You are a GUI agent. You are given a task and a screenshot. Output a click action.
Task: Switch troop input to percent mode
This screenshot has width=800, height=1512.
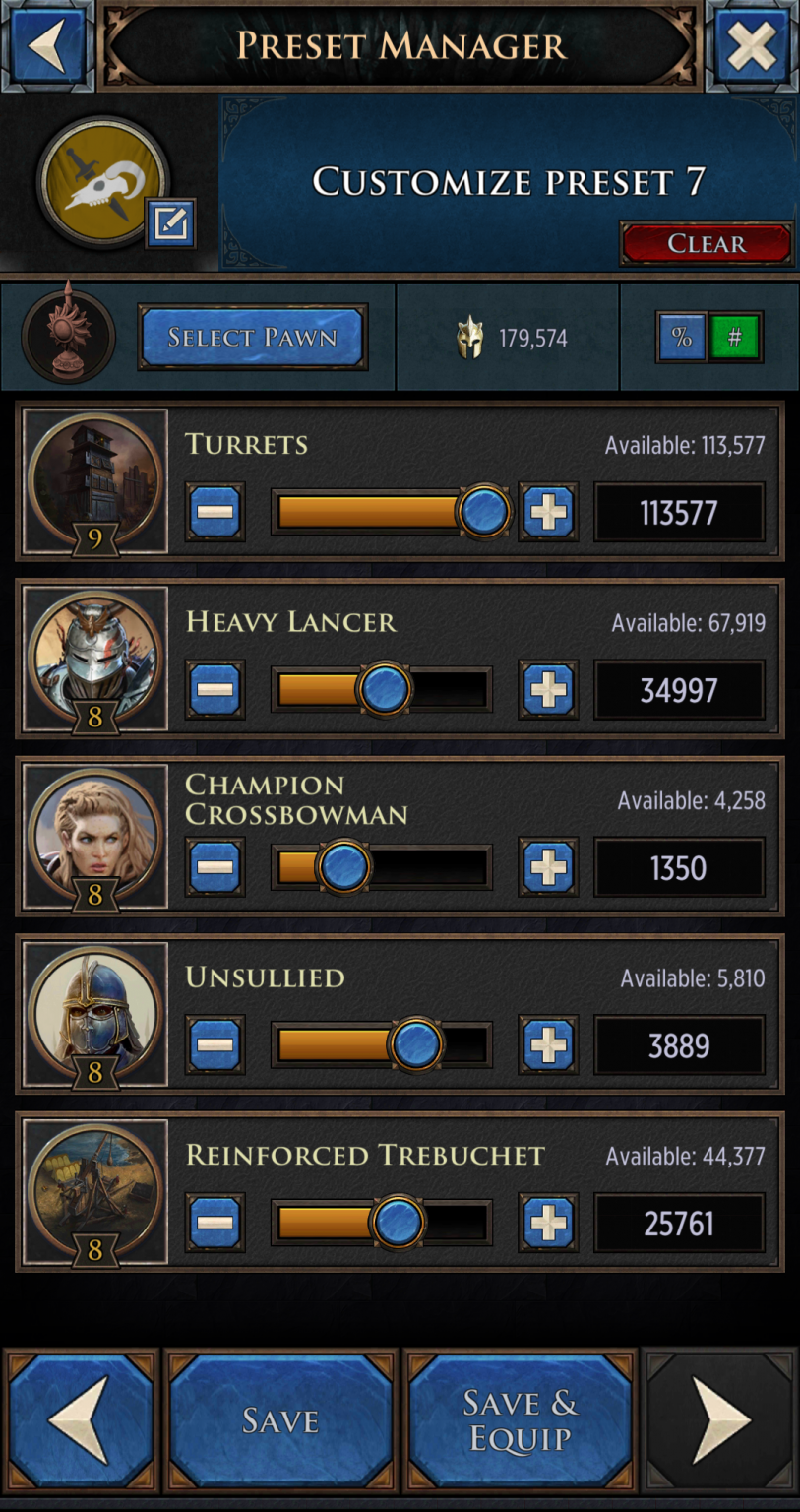[681, 338]
